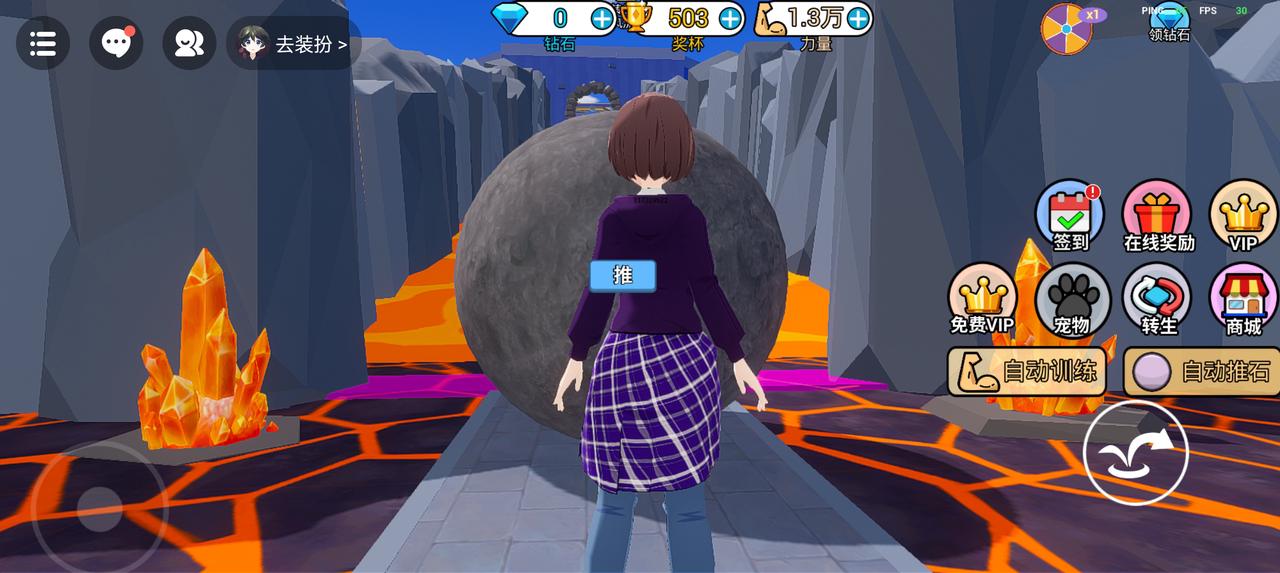Open the friends list icon
Screen dimensions: 1280x573
(x=189, y=43)
